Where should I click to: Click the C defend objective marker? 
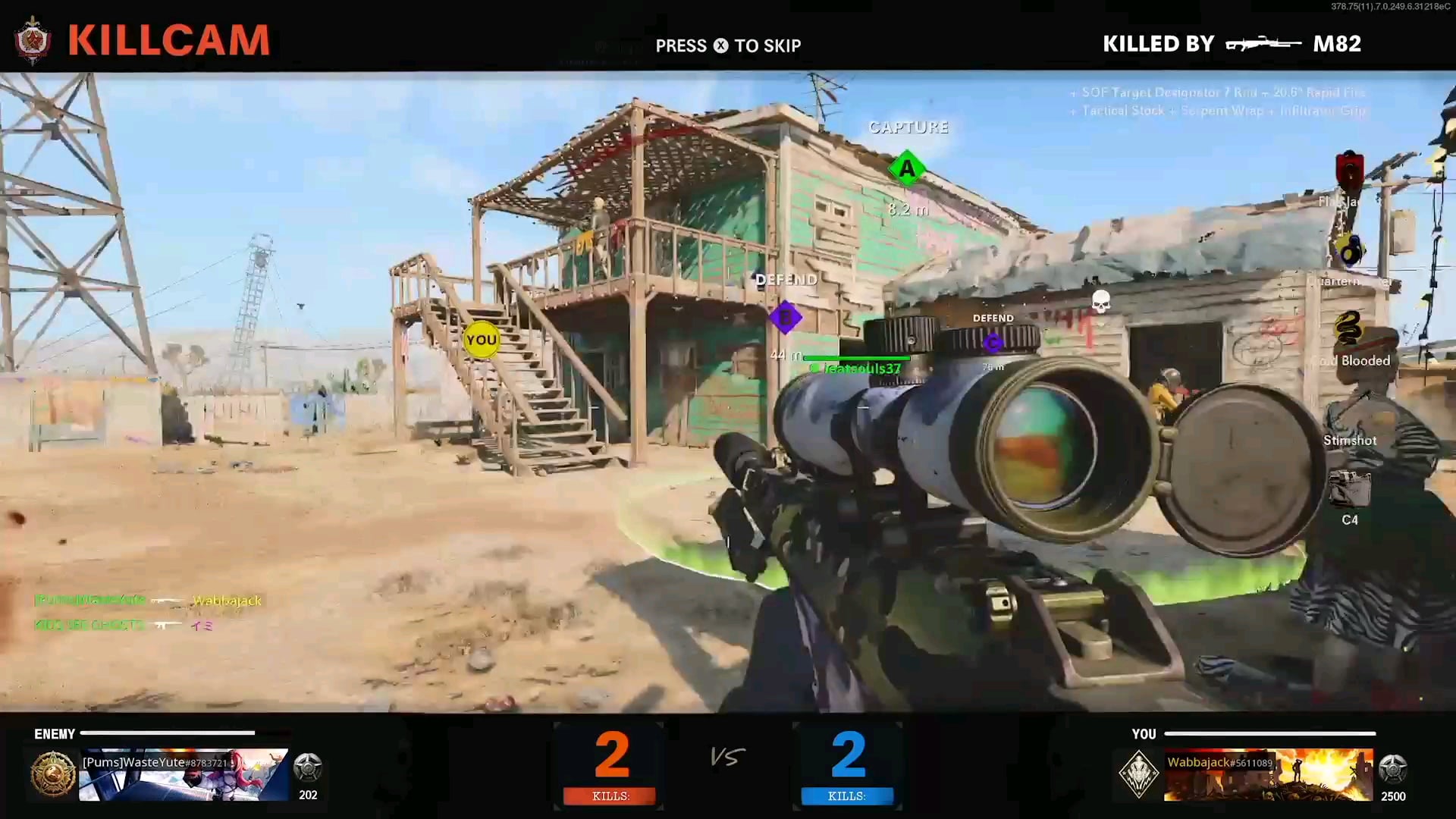coord(993,344)
